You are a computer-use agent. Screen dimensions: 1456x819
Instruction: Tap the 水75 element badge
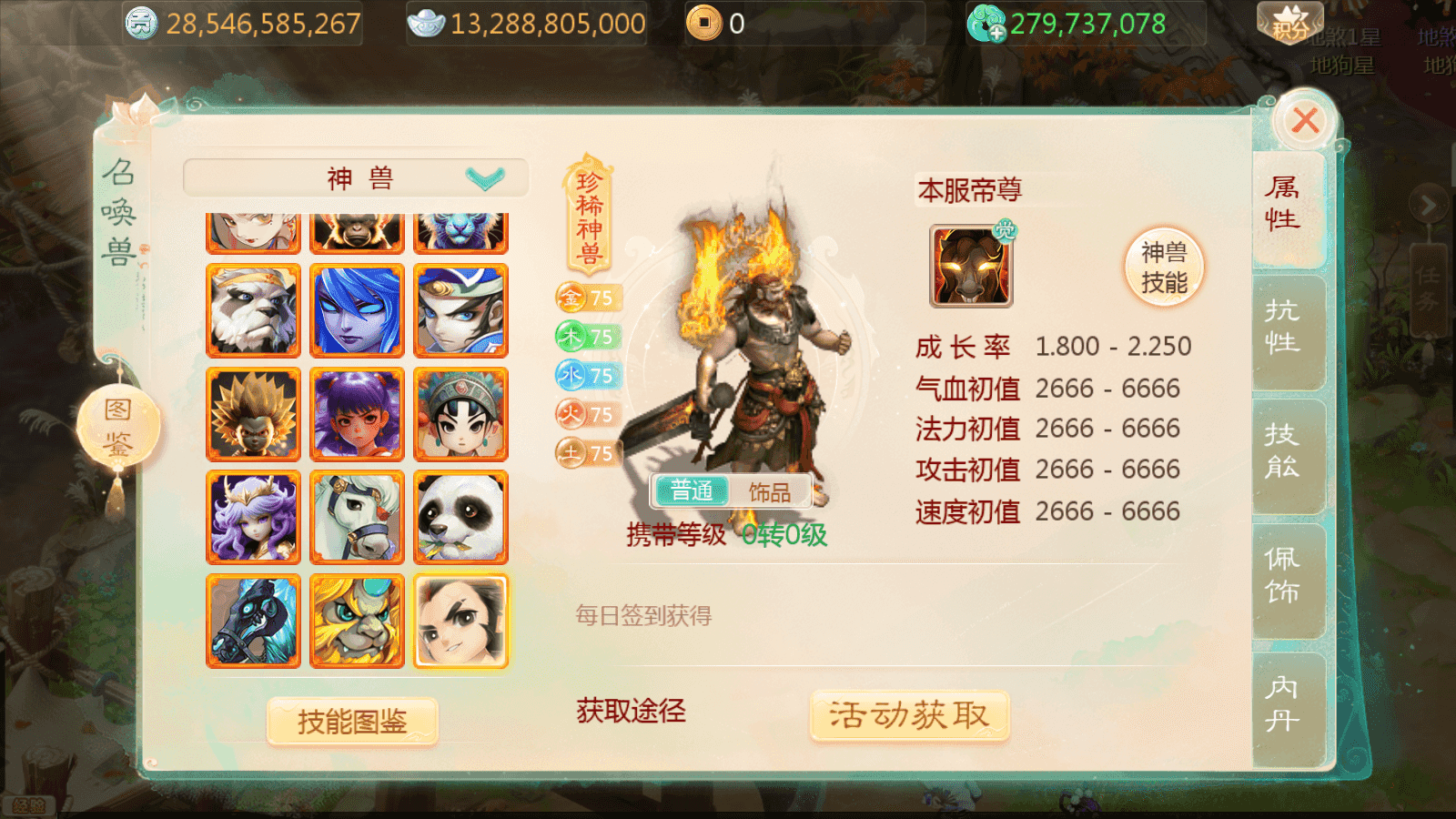coord(587,375)
